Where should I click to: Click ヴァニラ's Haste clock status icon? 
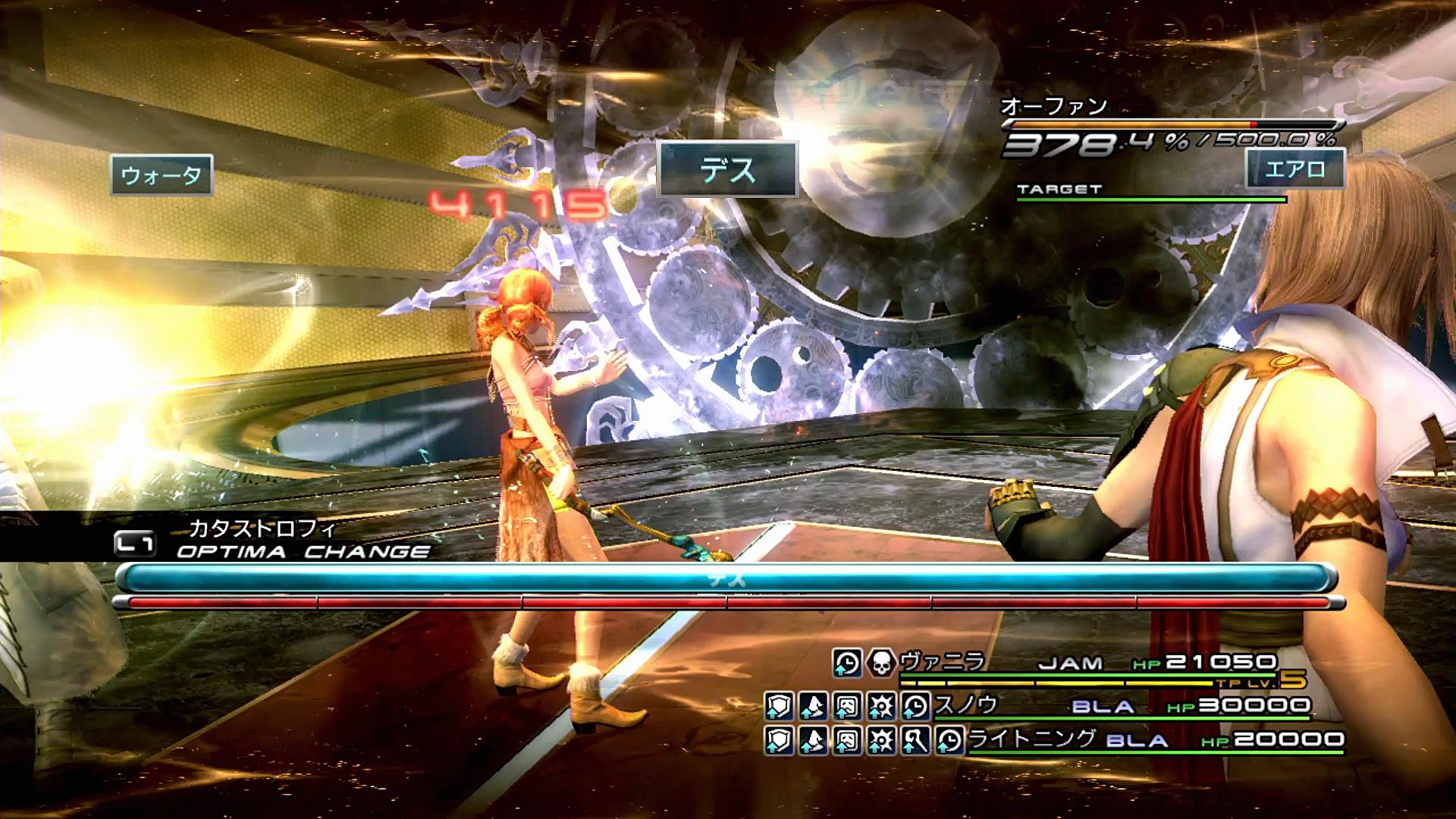click(x=846, y=663)
